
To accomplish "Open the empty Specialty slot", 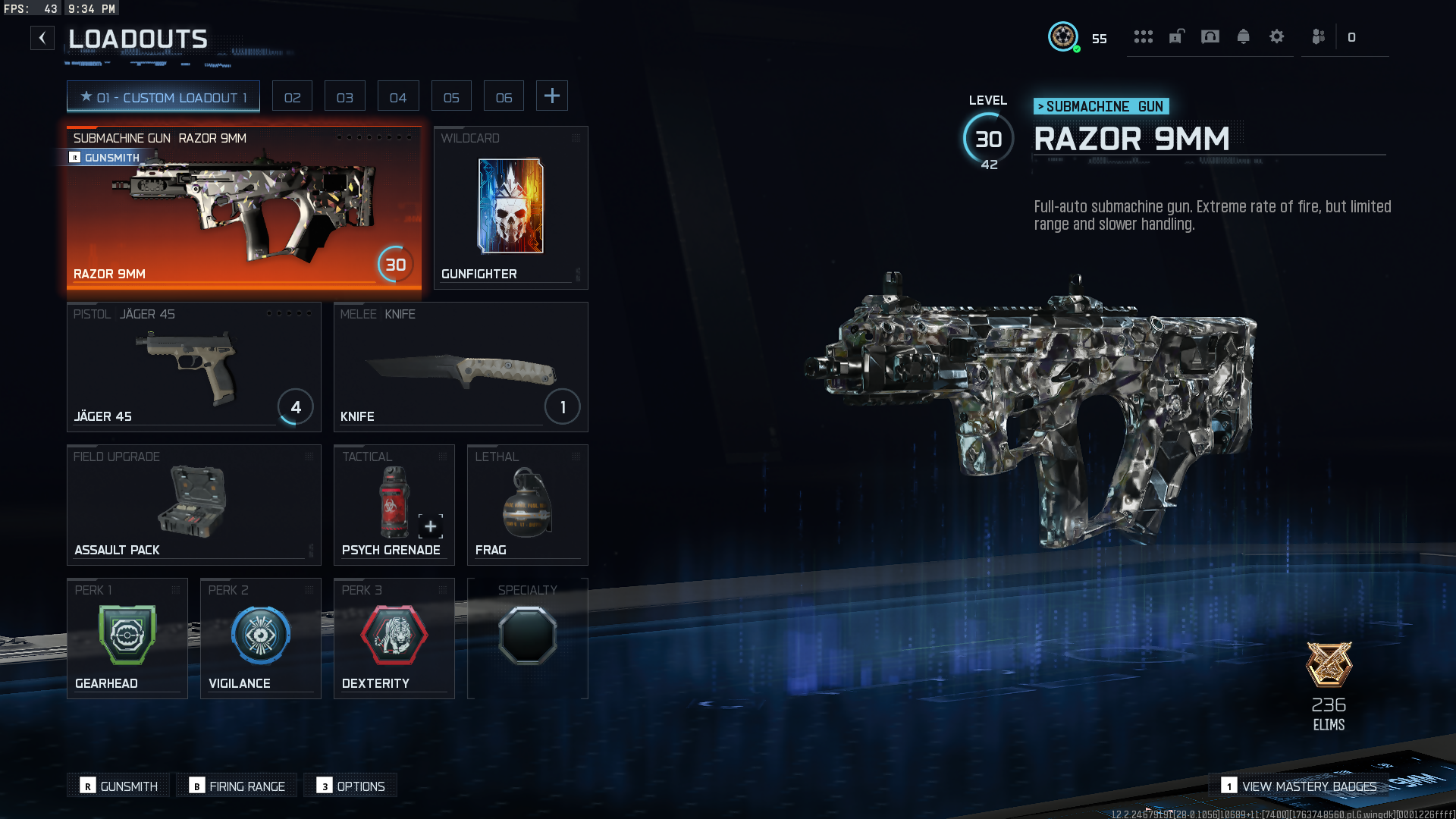I will click(x=527, y=639).
